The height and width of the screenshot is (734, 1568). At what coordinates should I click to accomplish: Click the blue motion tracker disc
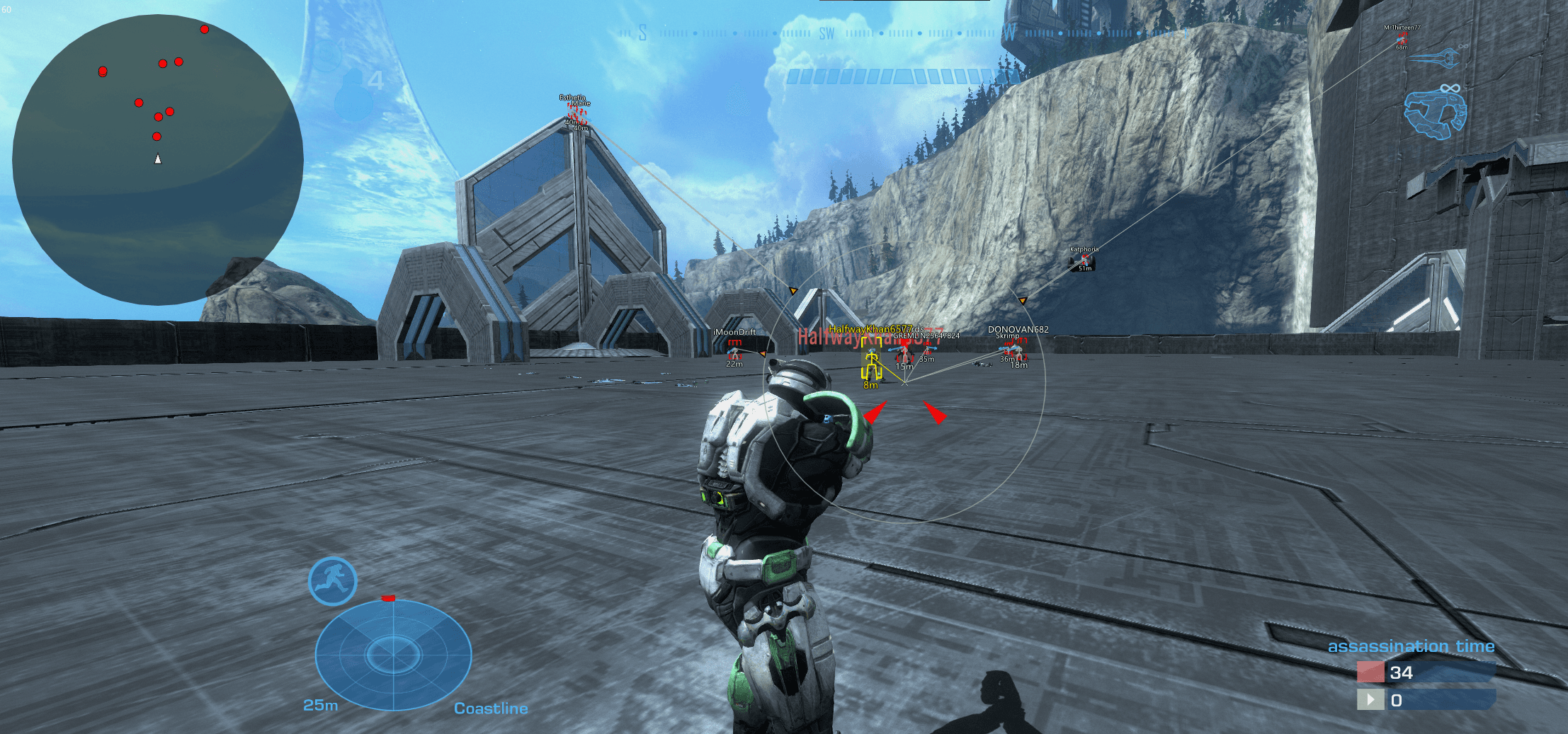pyautogui.click(x=393, y=654)
